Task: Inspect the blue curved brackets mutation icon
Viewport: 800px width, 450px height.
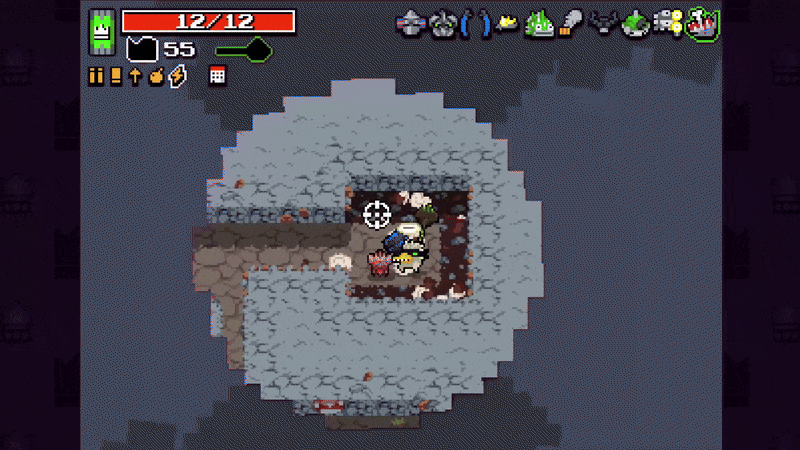Action: 474,23
